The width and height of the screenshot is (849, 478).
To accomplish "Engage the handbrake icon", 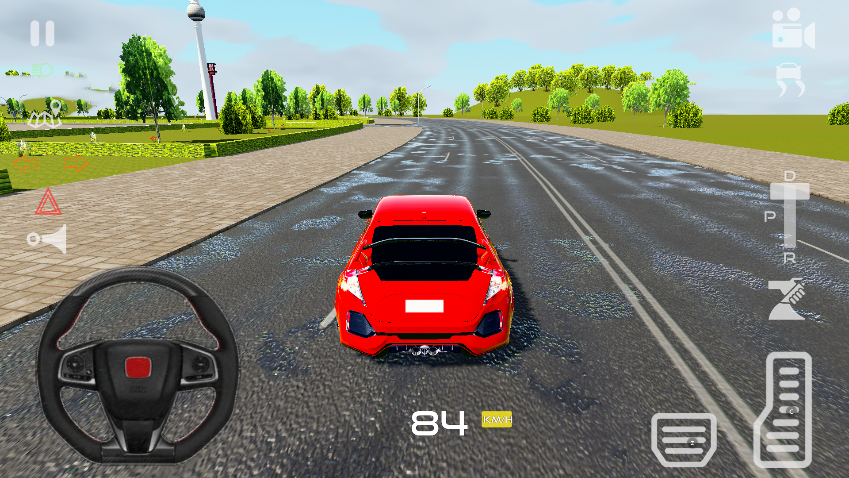I will pyautogui.click(x=787, y=299).
